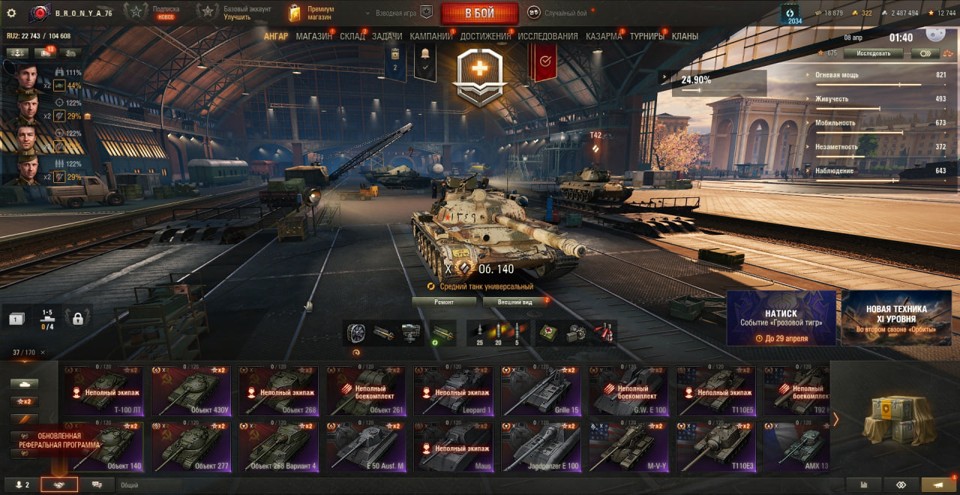Viewport: 960px width, 495px height.
Task: Open the Новая техника XI уровня banner
Action: point(896,318)
